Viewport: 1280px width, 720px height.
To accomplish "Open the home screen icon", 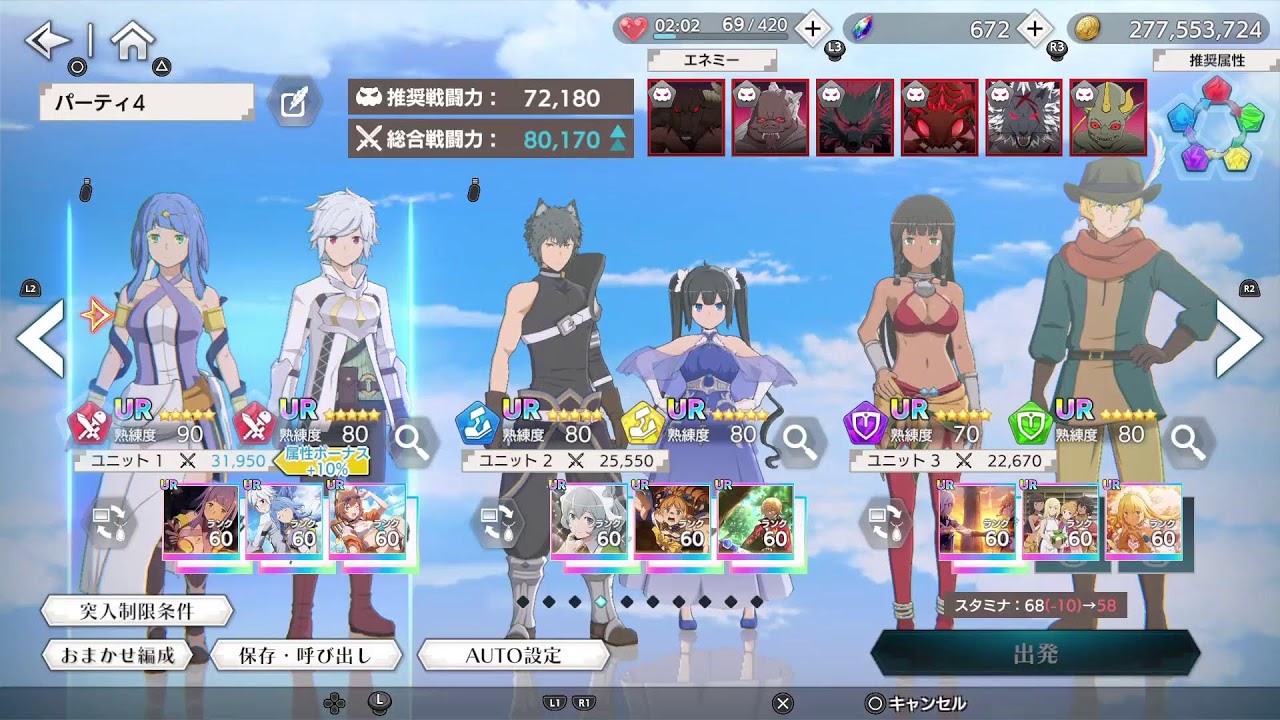I will pyautogui.click(x=132, y=39).
